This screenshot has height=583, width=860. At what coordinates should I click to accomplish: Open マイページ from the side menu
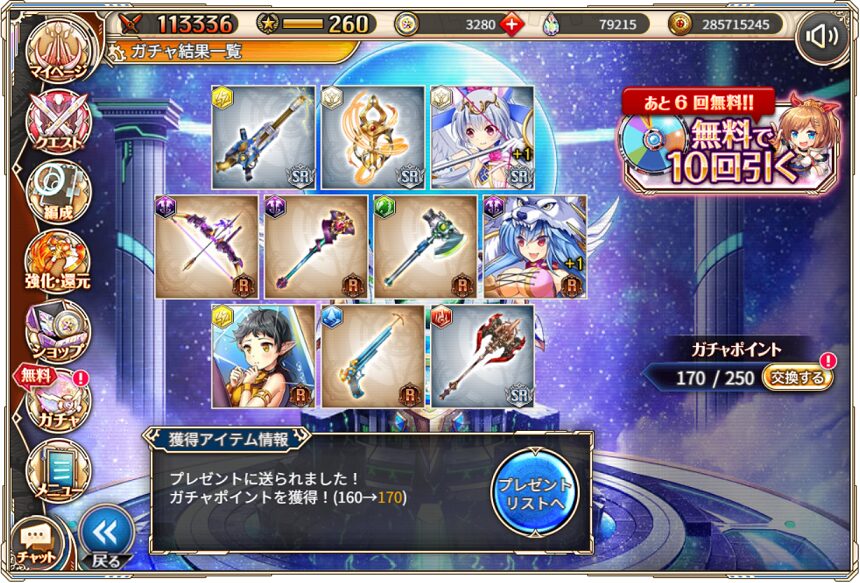pyautogui.click(x=56, y=50)
